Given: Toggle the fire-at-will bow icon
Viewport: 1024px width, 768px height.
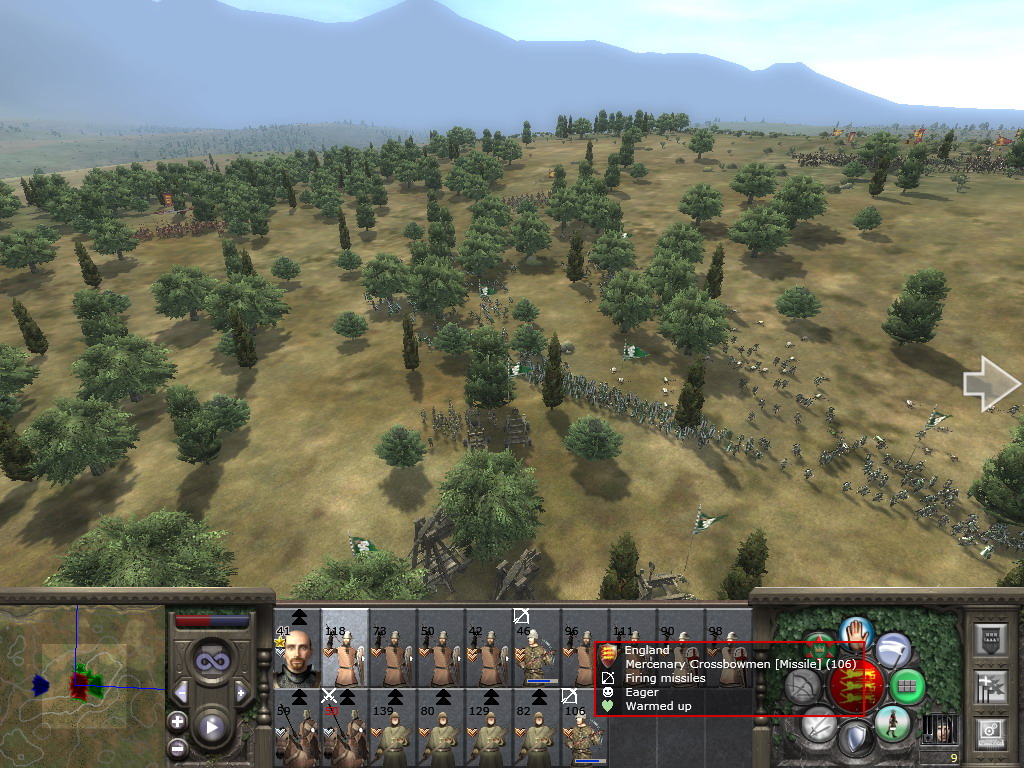Looking at the screenshot, I should tap(802, 686).
